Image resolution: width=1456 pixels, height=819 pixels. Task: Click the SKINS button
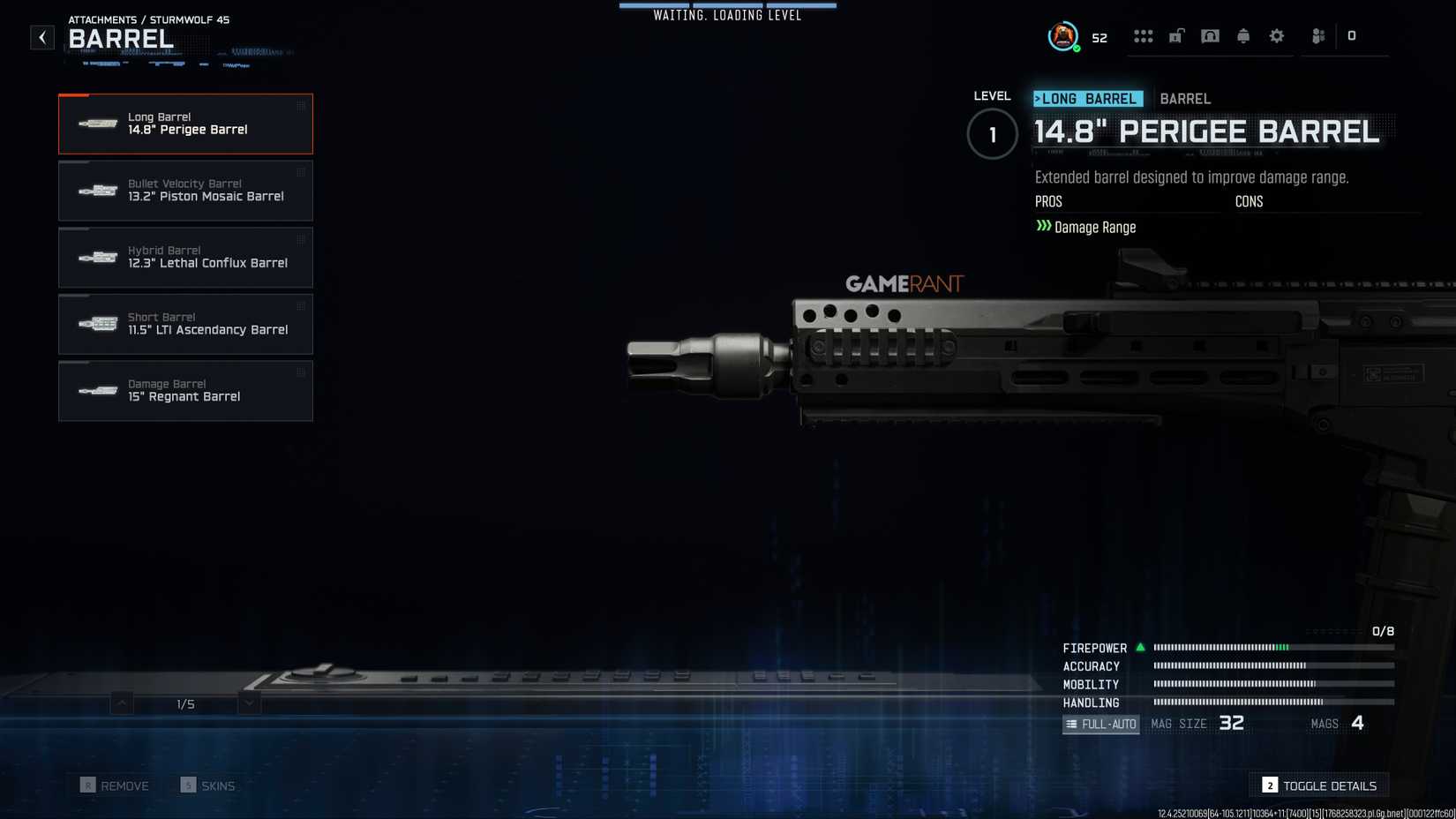[209, 785]
